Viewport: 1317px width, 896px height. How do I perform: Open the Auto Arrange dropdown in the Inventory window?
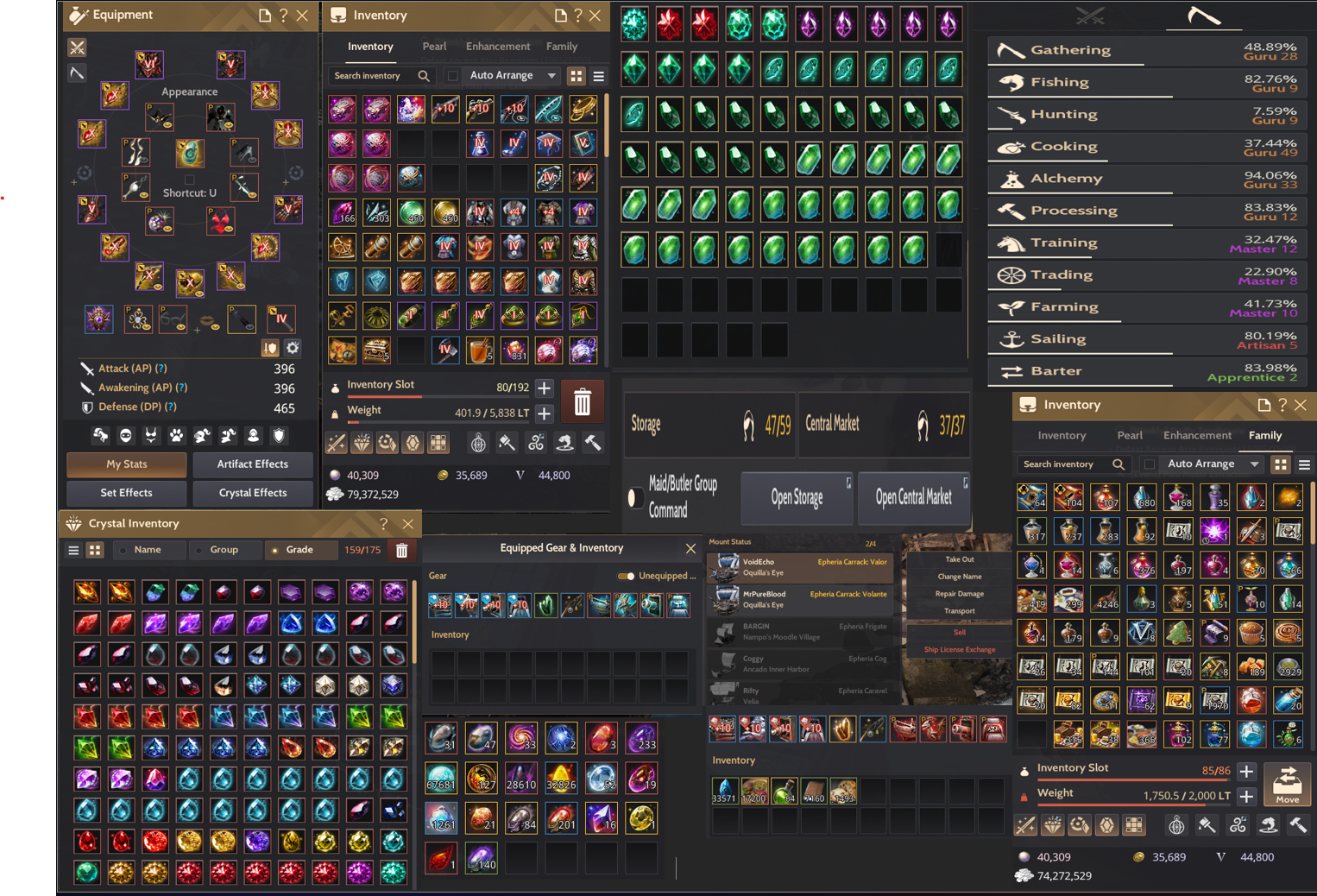pos(511,75)
